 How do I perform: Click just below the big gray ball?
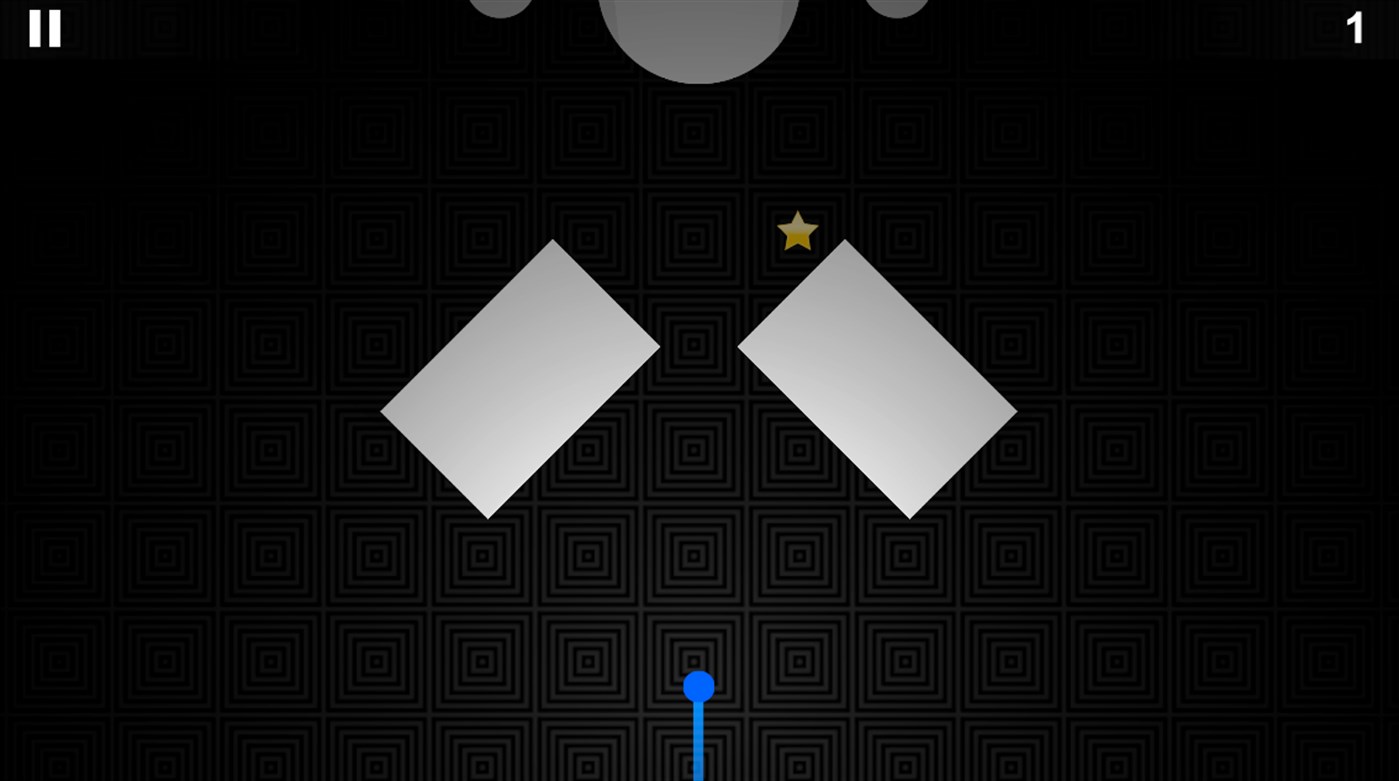699,110
